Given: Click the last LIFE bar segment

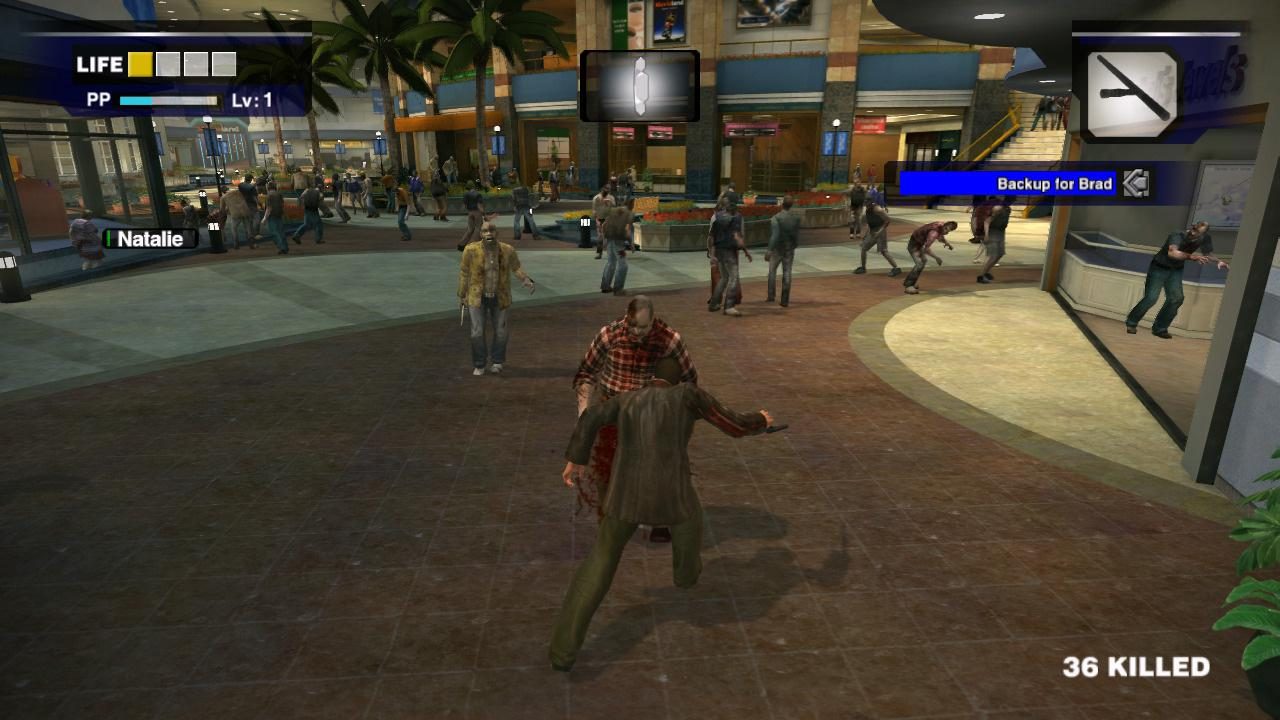Looking at the screenshot, I should point(224,63).
